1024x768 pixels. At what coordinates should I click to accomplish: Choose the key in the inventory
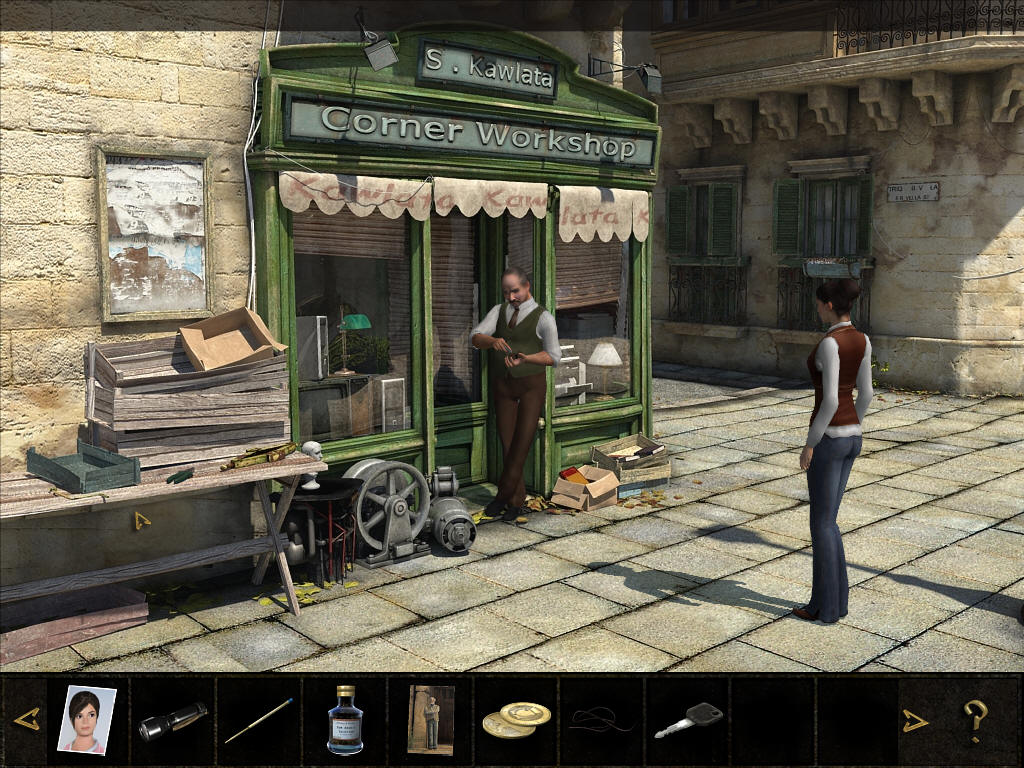(x=688, y=720)
